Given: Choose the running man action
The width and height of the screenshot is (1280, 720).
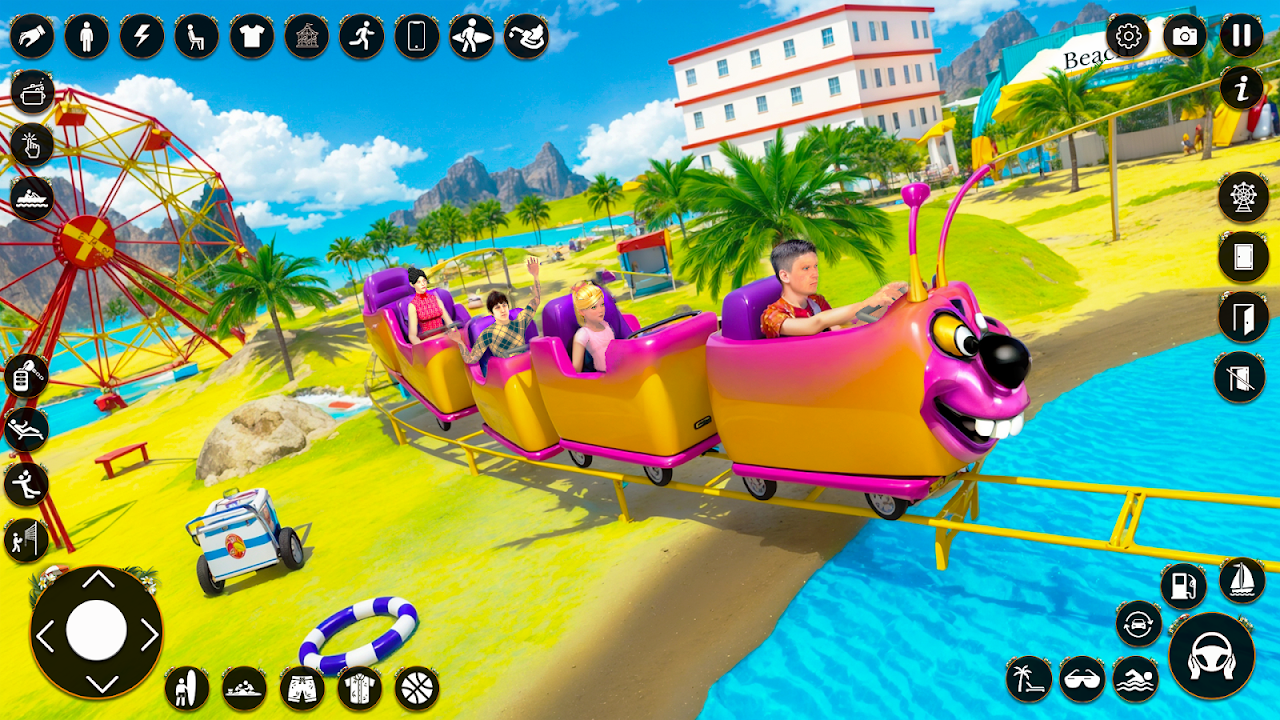Looking at the screenshot, I should (361, 37).
